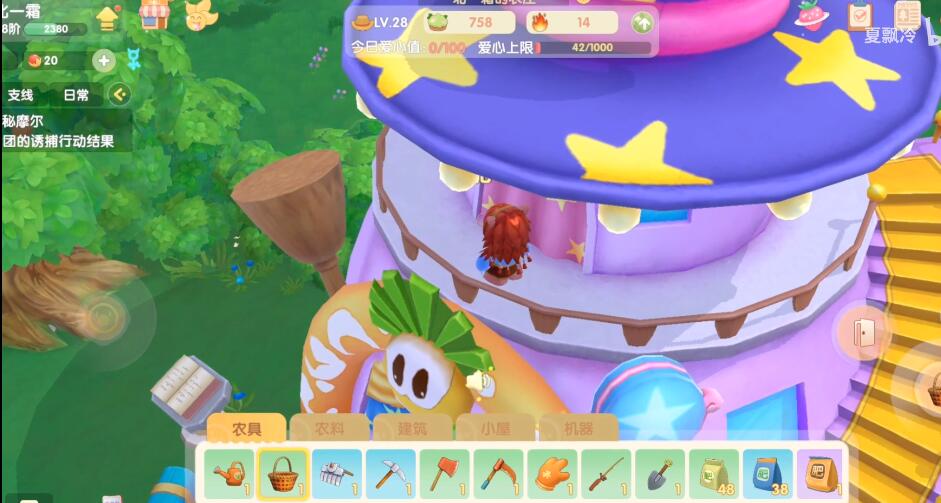
Task: Select the 机器 machines tab
Action: (x=578, y=429)
